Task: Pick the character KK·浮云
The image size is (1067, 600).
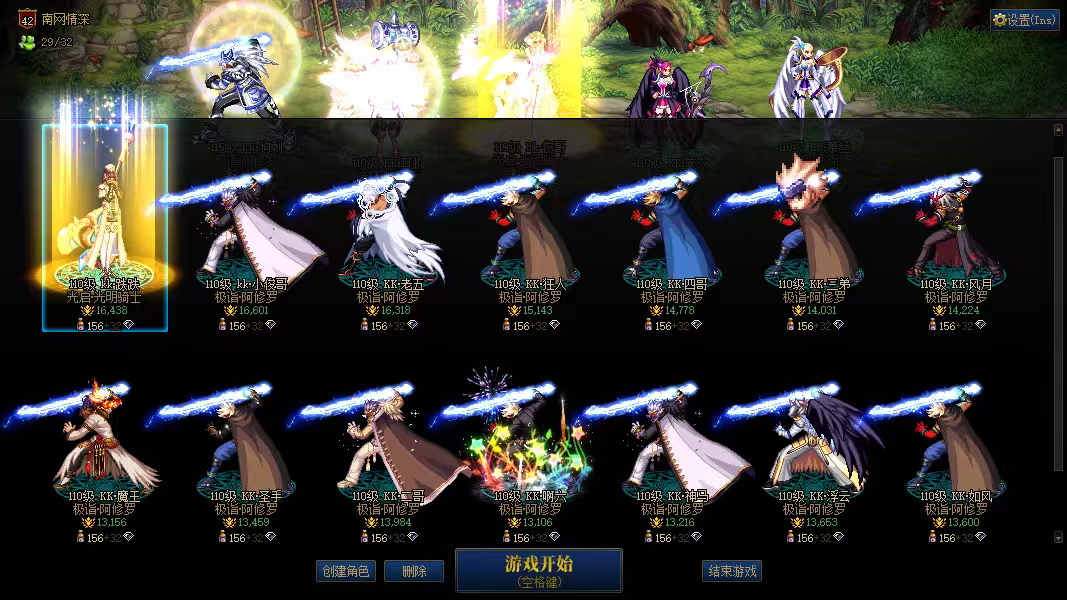Action: pos(815,455)
